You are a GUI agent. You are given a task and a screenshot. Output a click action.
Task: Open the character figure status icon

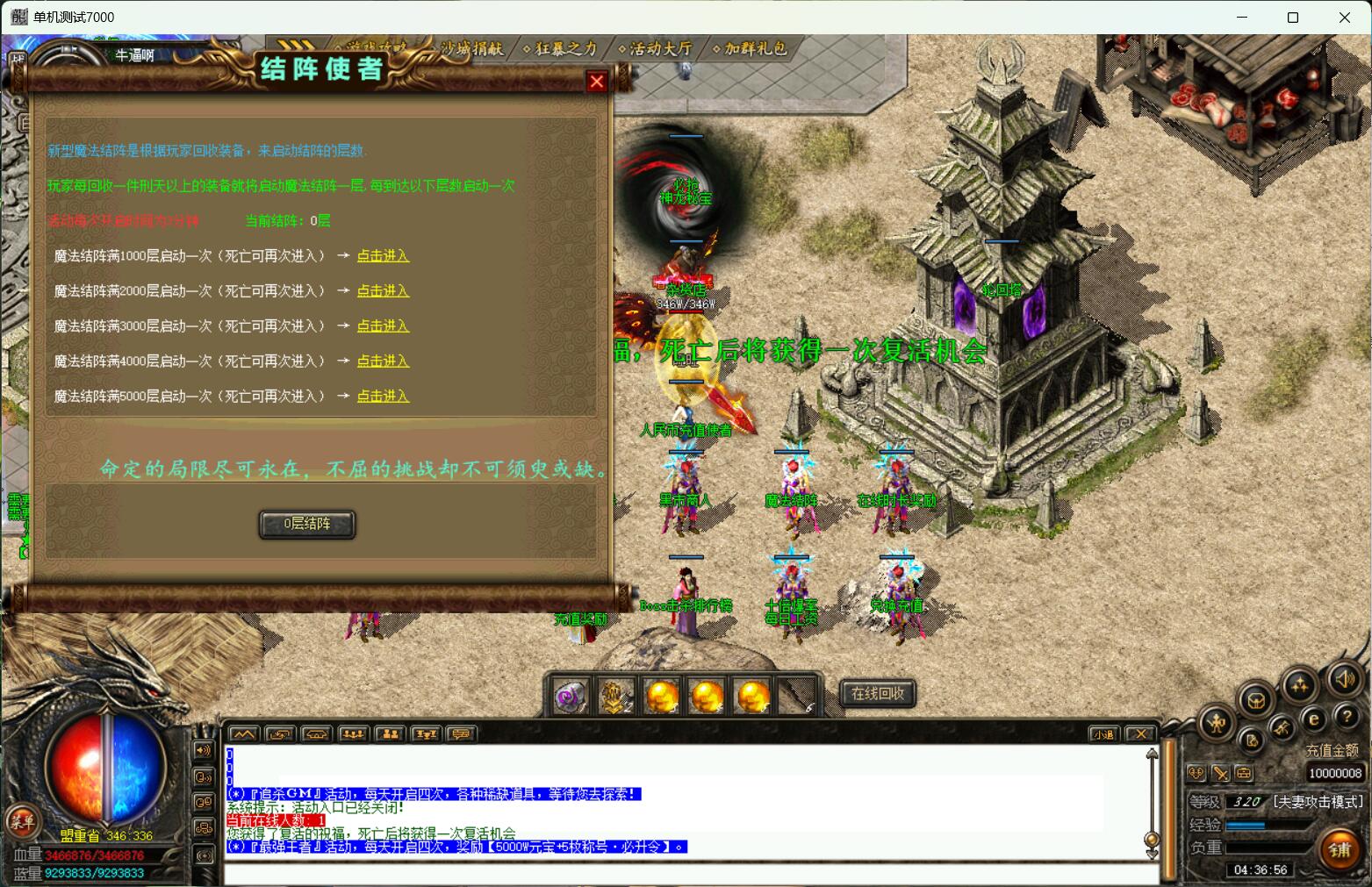[x=1218, y=723]
